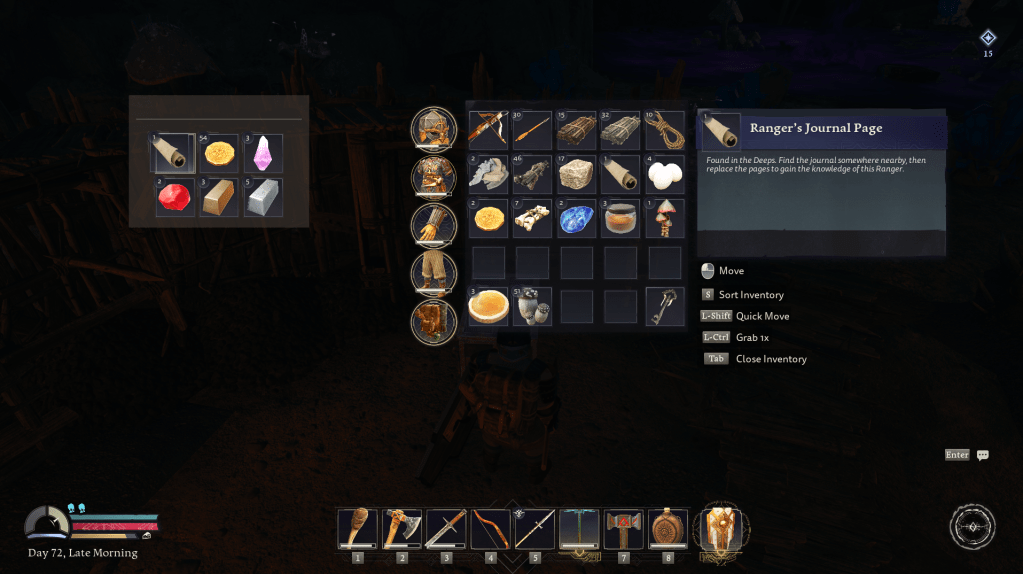Pick the jar of honey item

pyautogui.click(x=621, y=219)
